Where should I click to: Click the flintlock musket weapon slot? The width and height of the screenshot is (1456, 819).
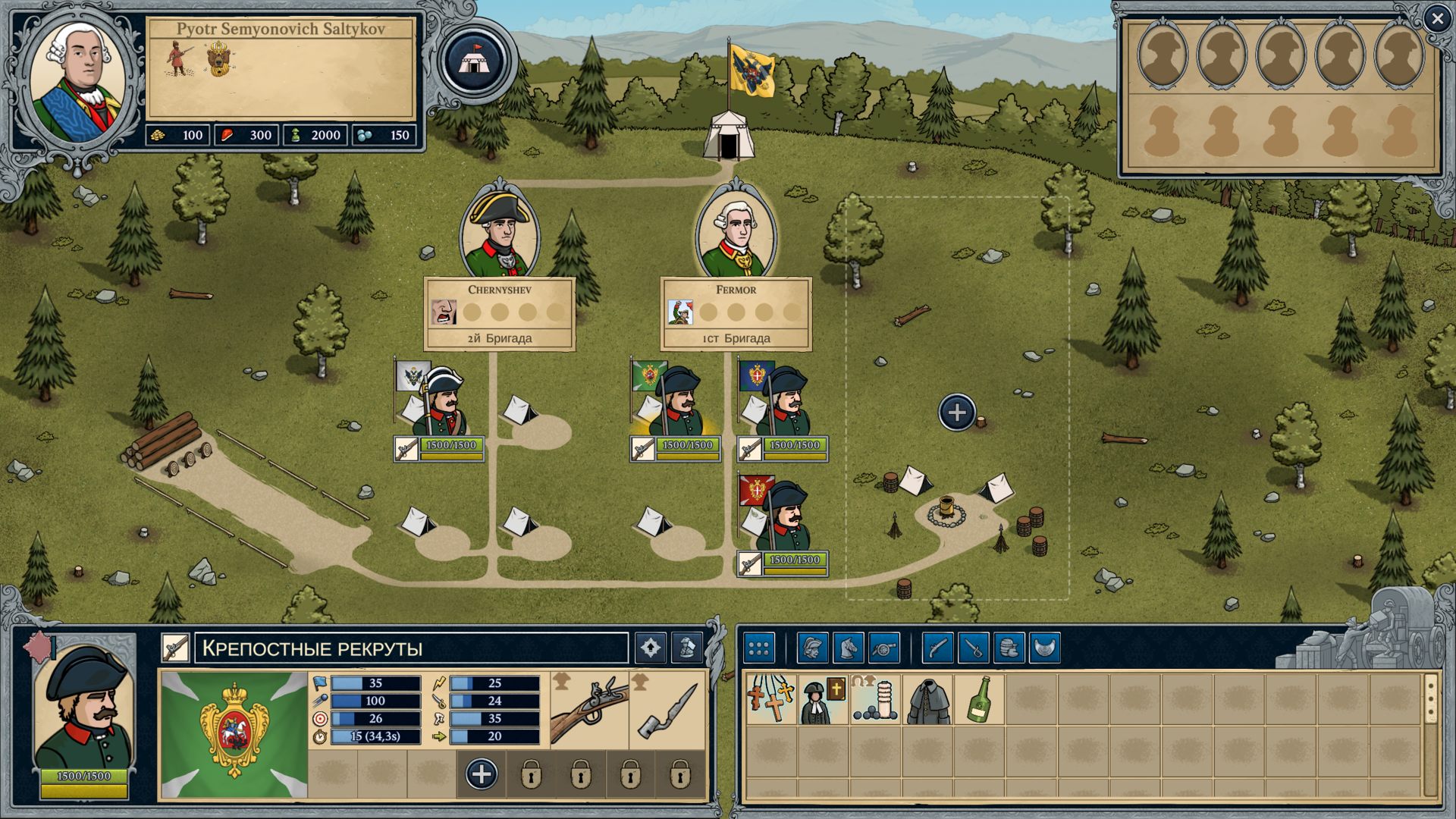[x=590, y=709]
